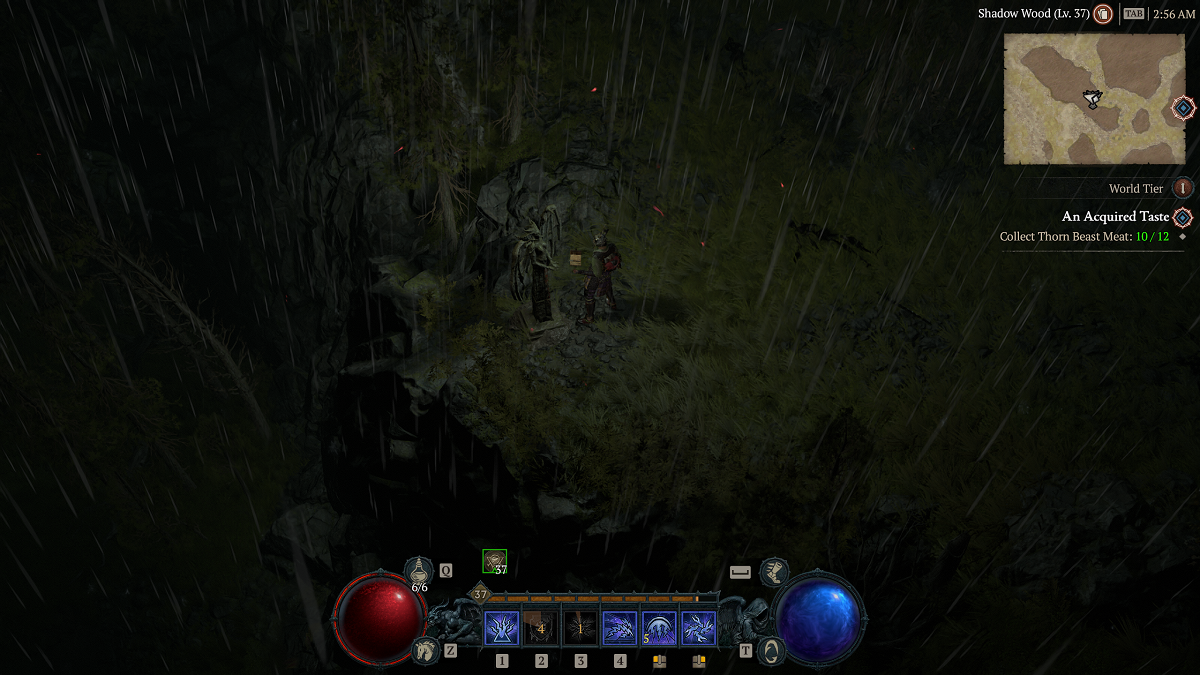Cast the last skill on the action bar
The width and height of the screenshot is (1200, 675).
tap(698, 629)
